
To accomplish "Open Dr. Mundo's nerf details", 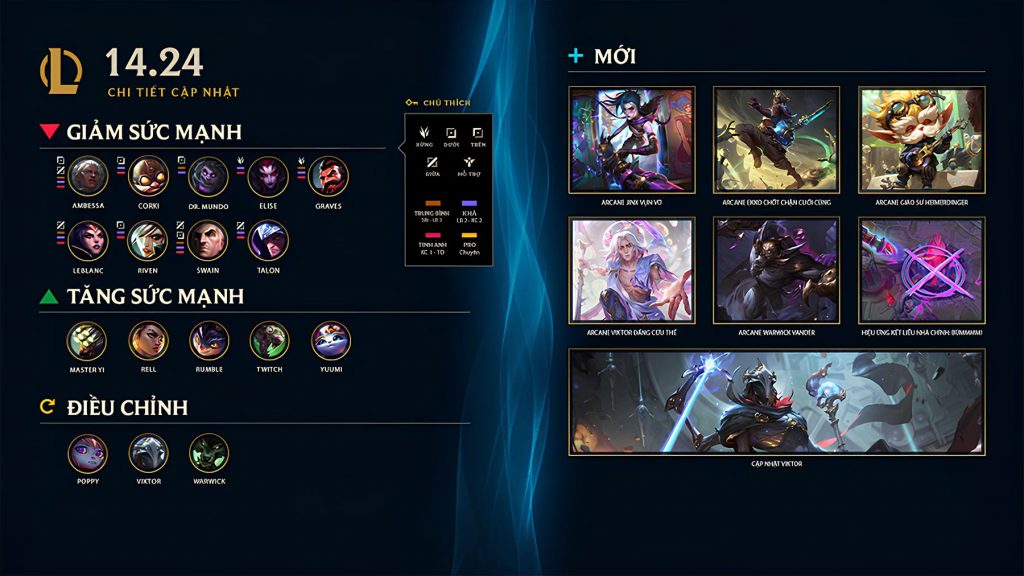I will coord(208,177).
